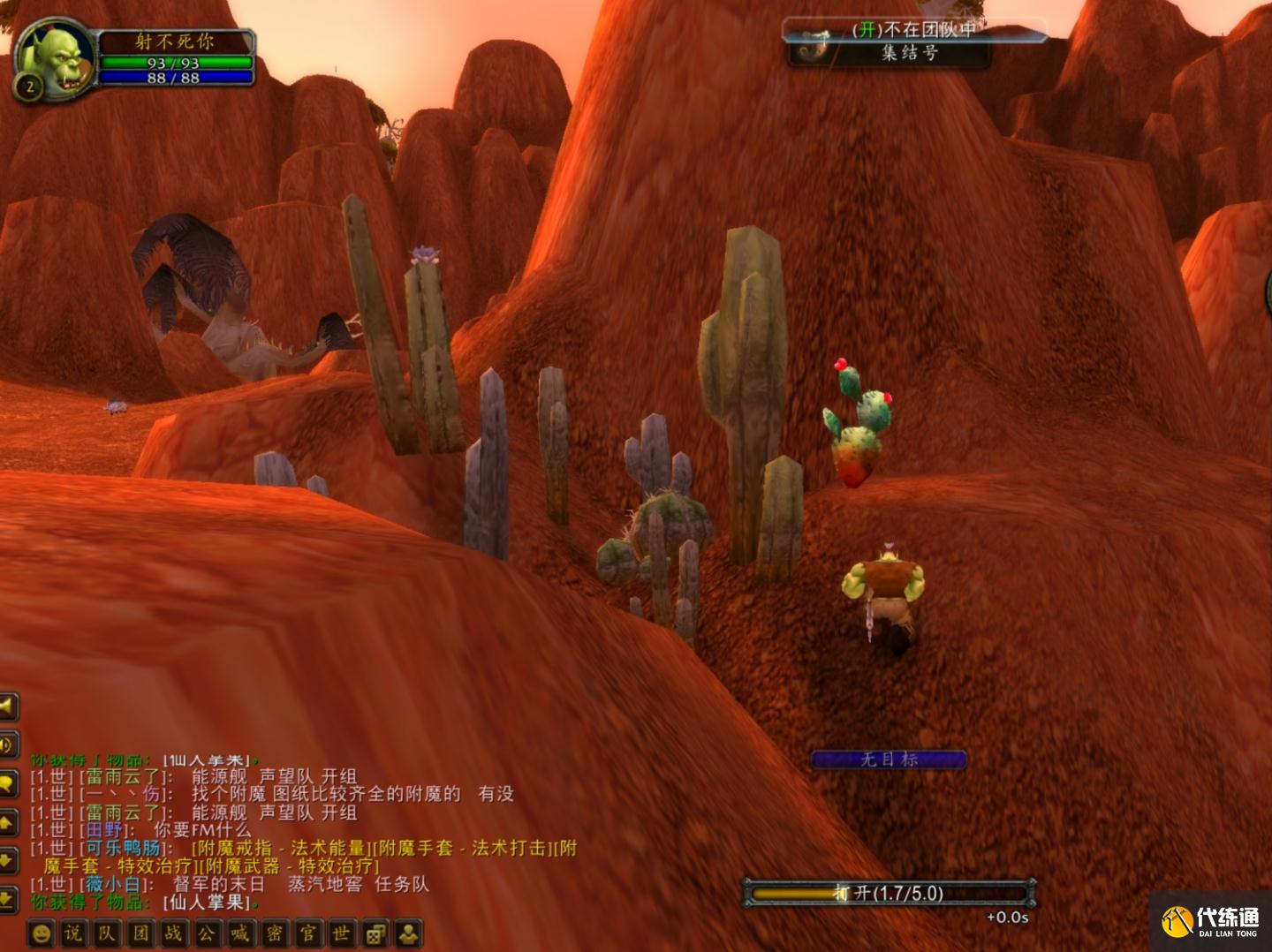Open whisper chat button 密

pos(275,933)
